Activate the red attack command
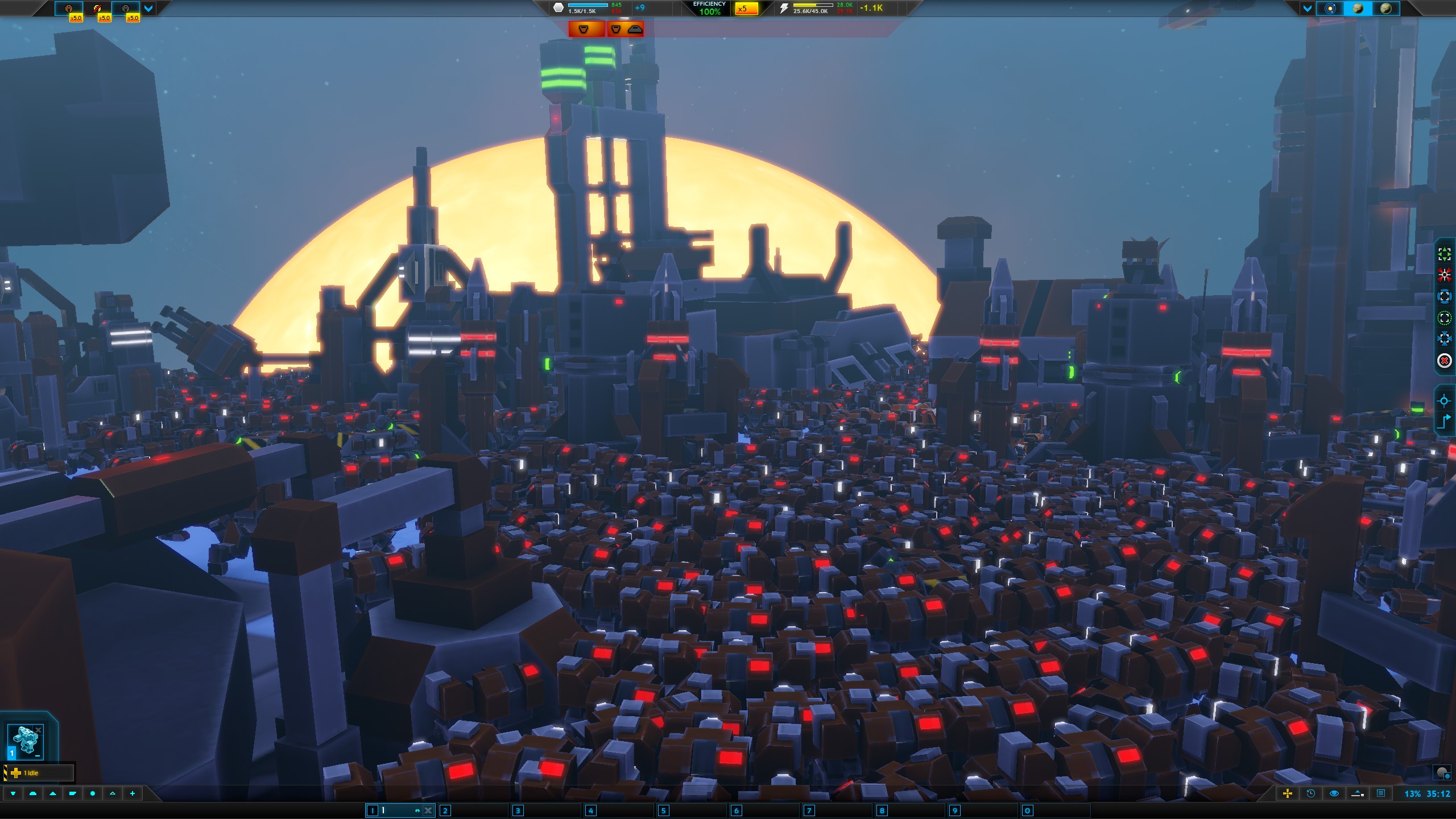This screenshot has height=819, width=1456. [1444, 276]
